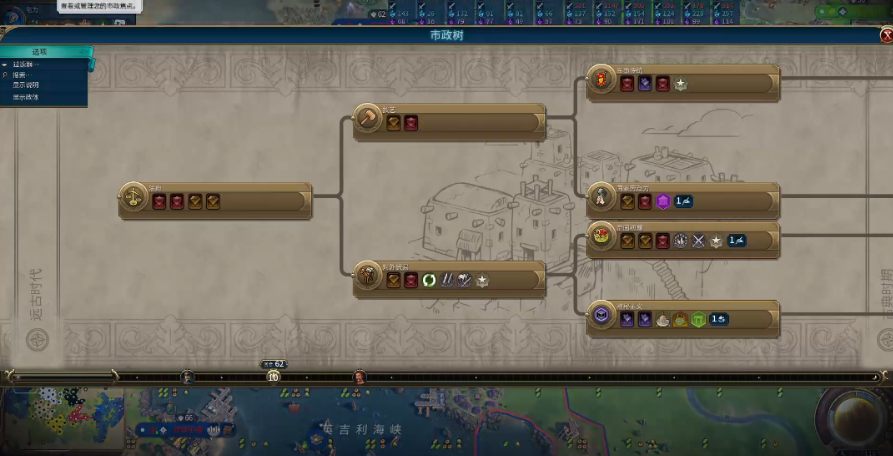Viewport: 893px width, 456px height.
Task: Click the green unlock icon under Foreign Trade
Action: (x=429, y=281)
